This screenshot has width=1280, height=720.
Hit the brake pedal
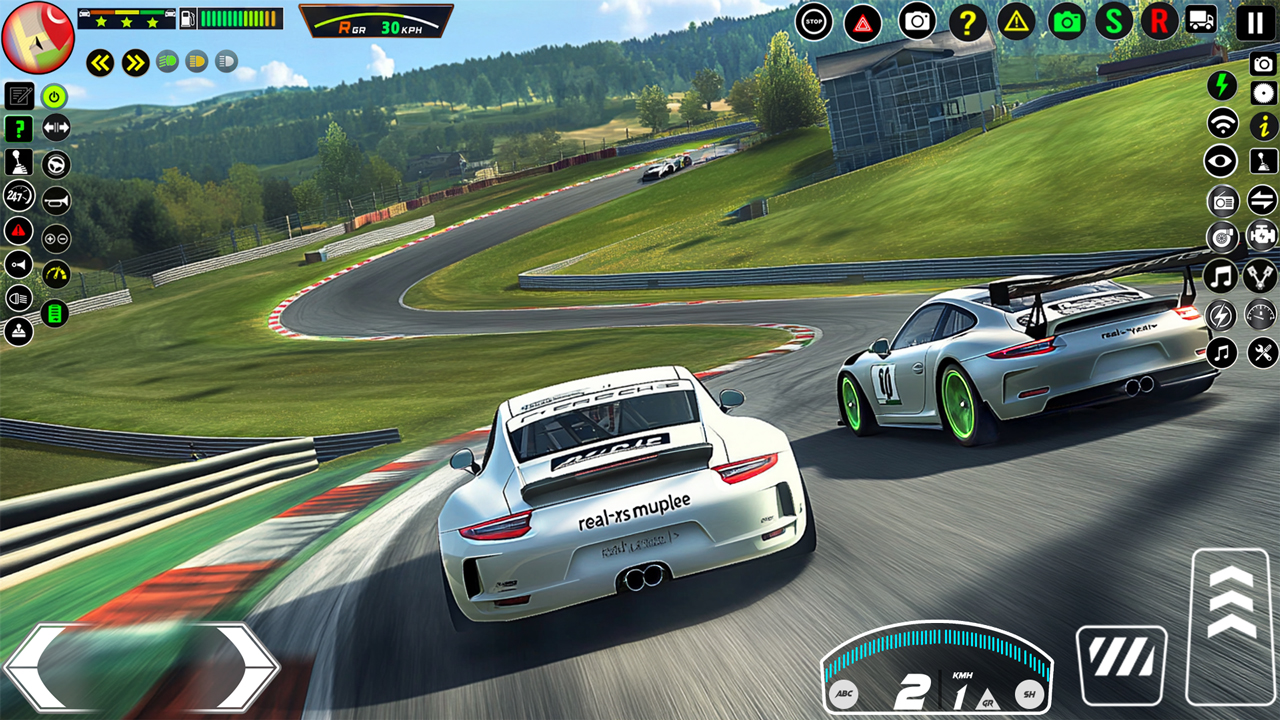(x=1121, y=664)
